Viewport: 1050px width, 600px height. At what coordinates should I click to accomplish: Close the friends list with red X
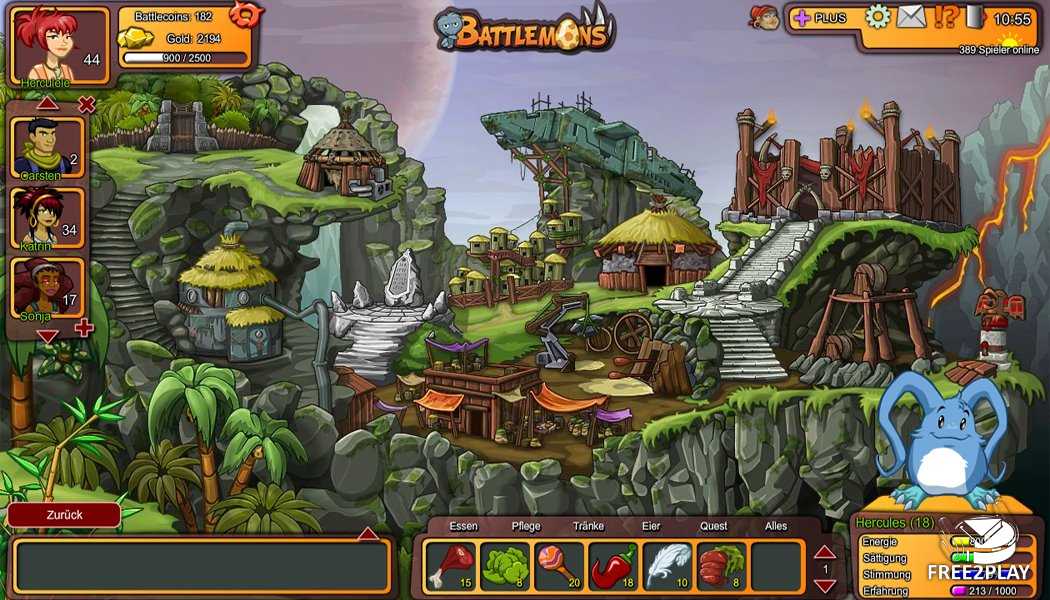(x=87, y=104)
